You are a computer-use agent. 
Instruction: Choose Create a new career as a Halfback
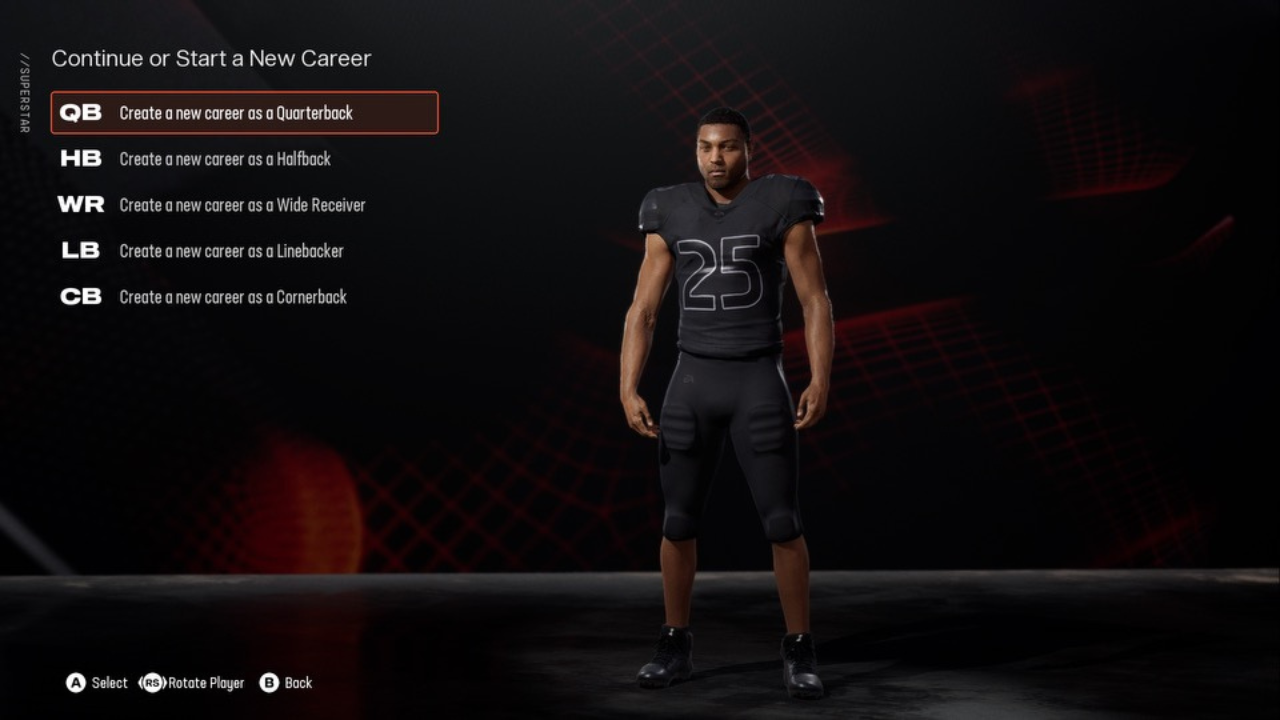pos(225,159)
